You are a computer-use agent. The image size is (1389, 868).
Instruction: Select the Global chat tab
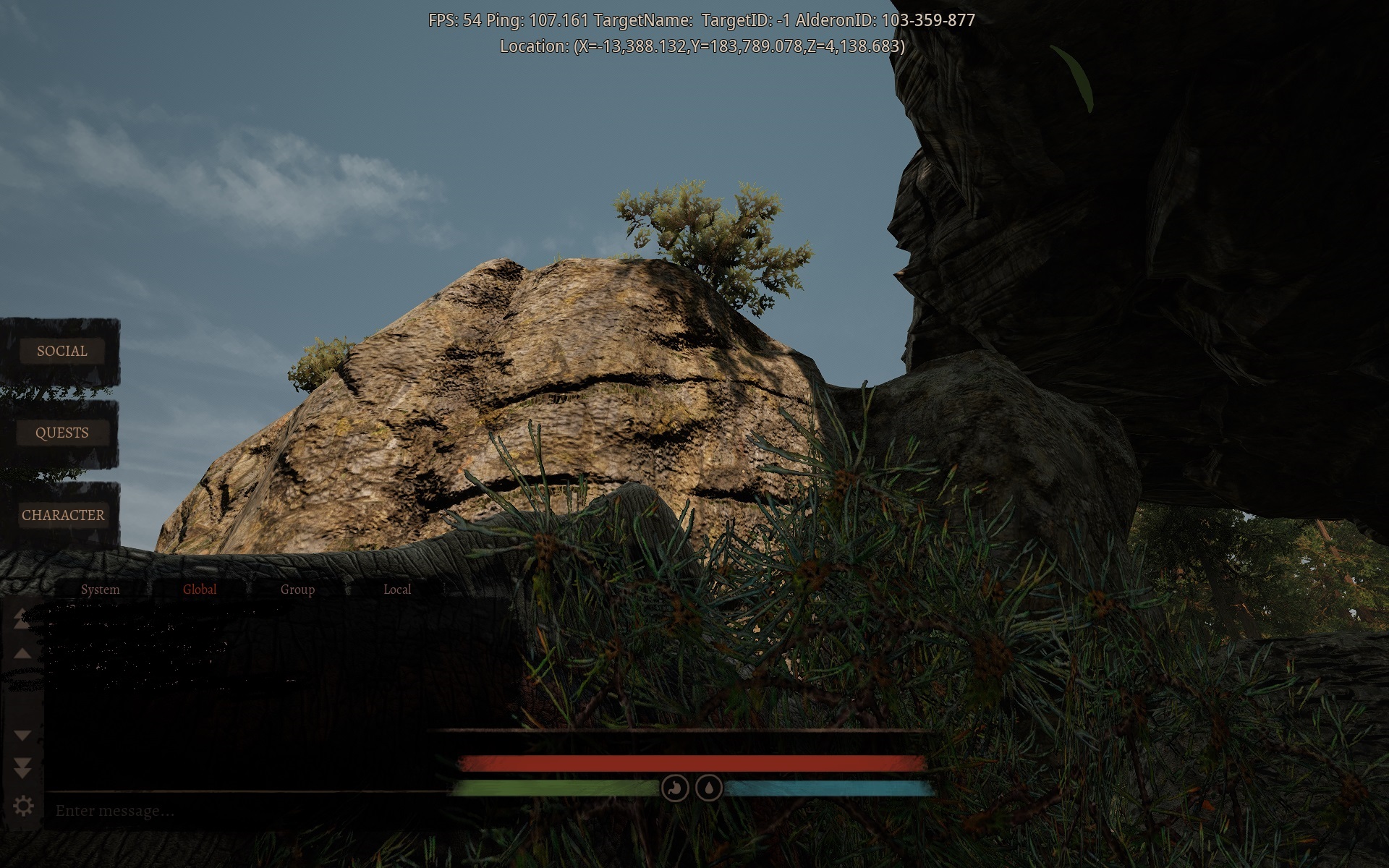[x=199, y=590]
